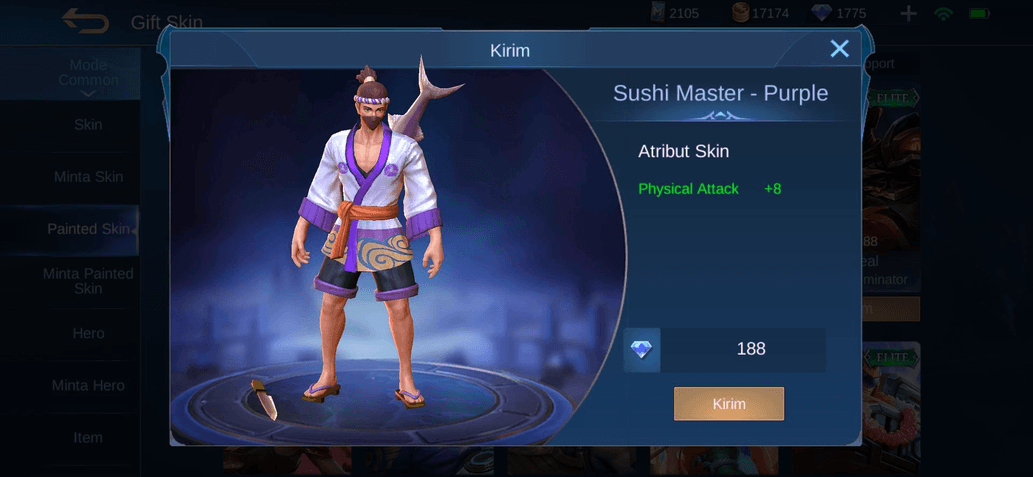
Task: Close the Kirim dialog
Action: 839,48
